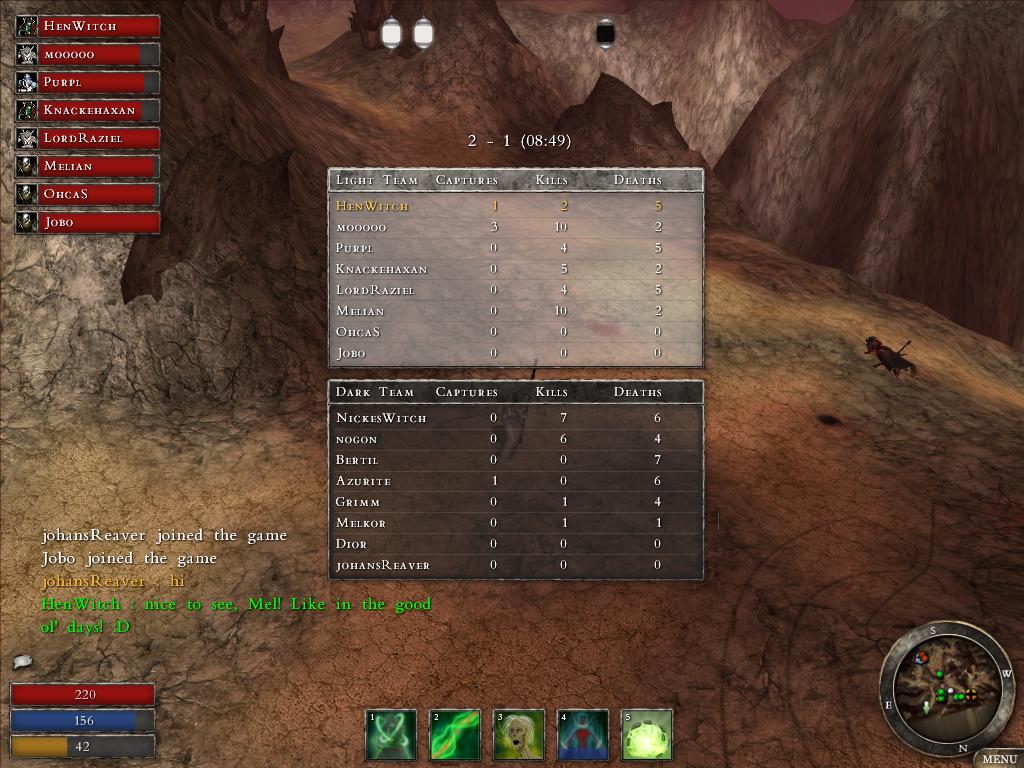The width and height of the screenshot is (1024, 768).
Task: Select LordRaziel's team frame
Action: pos(88,138)
